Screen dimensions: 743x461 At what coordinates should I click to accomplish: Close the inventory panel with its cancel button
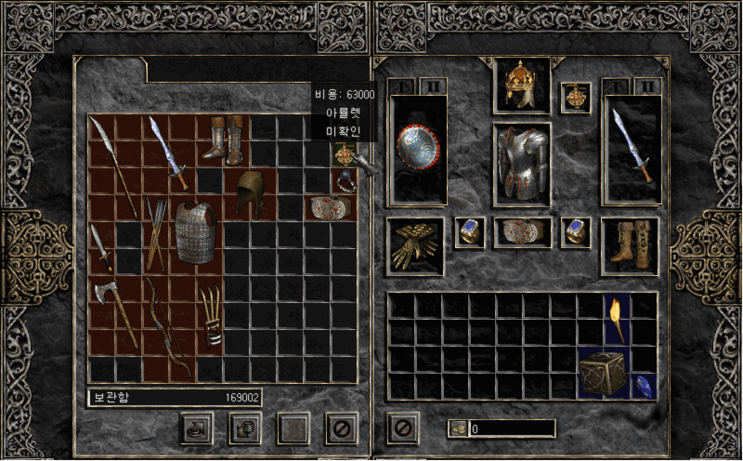403,428
